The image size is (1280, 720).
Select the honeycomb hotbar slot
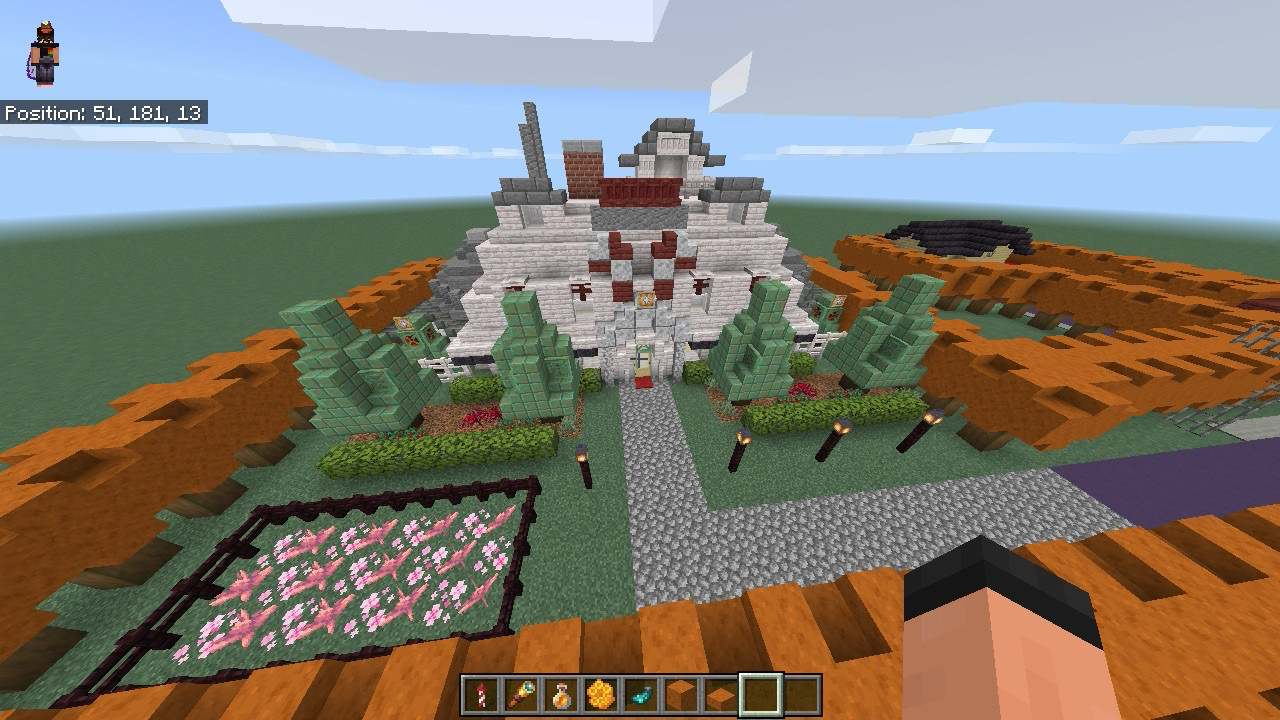pyautogui.click(x=600, y=695)
